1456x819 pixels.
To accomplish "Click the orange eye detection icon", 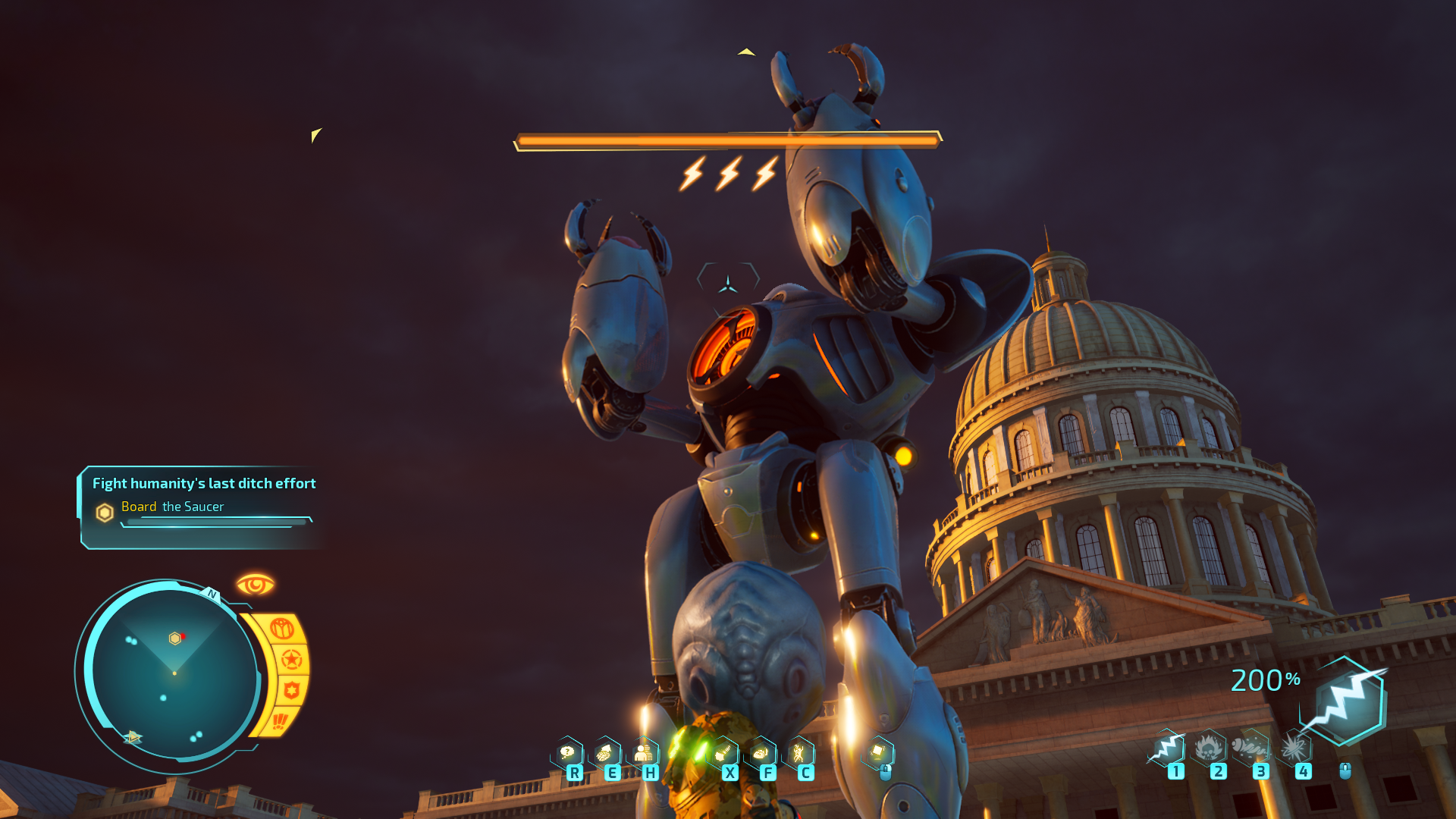I will click(x=255, y=585).
